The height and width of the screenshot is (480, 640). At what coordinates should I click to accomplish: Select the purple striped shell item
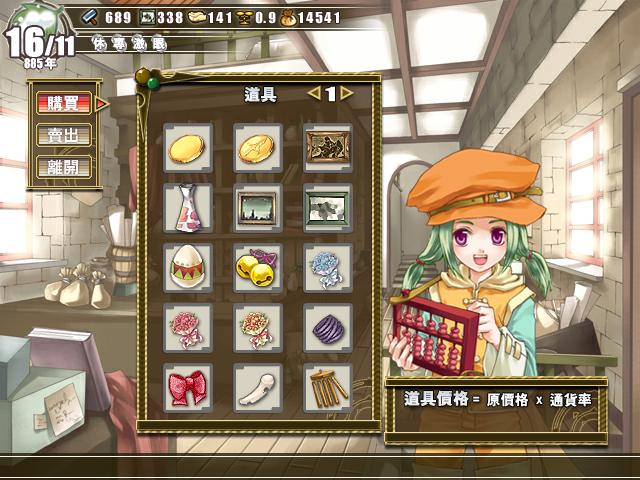[x=328, y=328]
